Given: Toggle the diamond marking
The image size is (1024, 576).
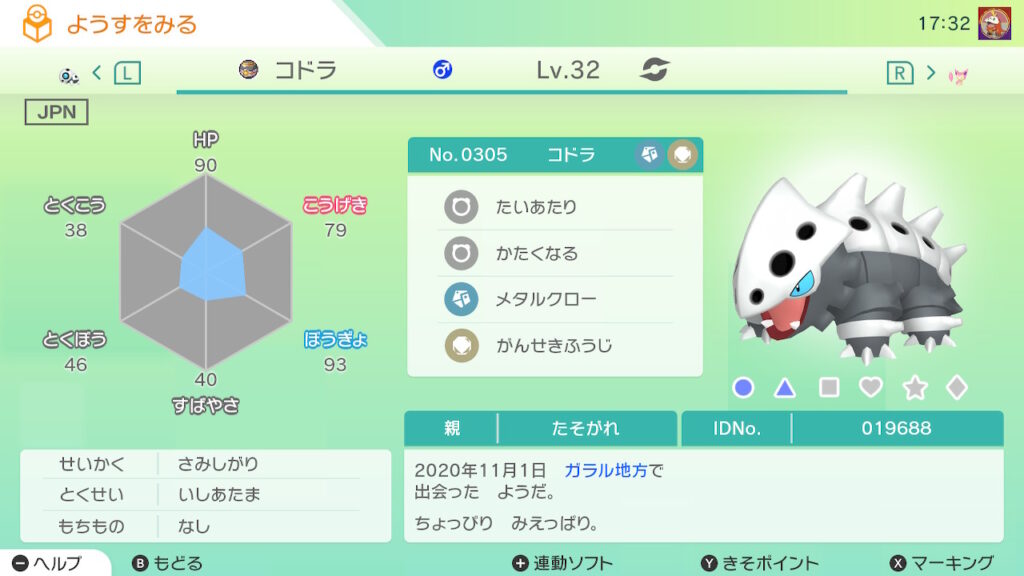Looking at the screenshot, I should click(957, 388).
